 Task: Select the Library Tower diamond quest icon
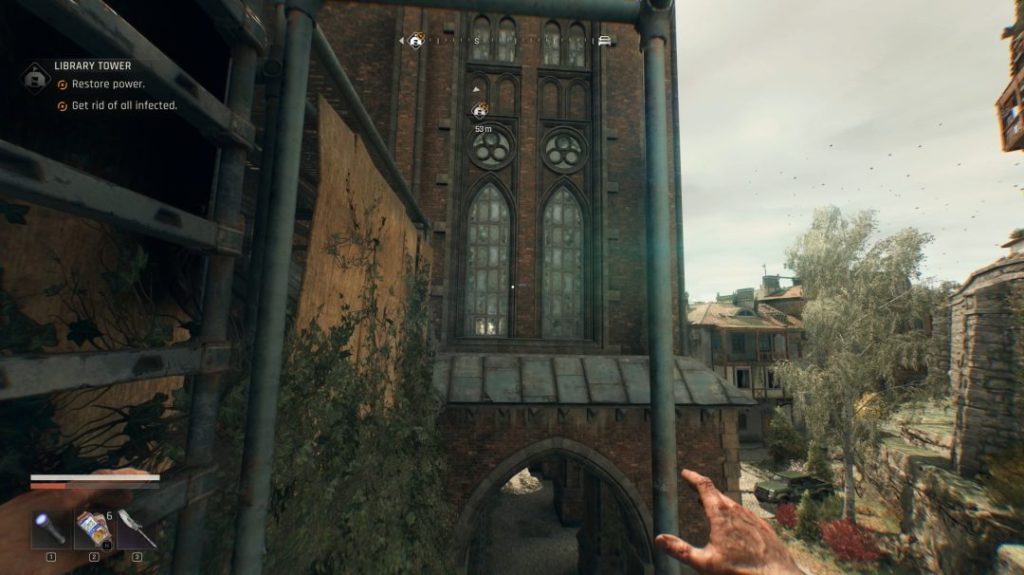(37, 76)
